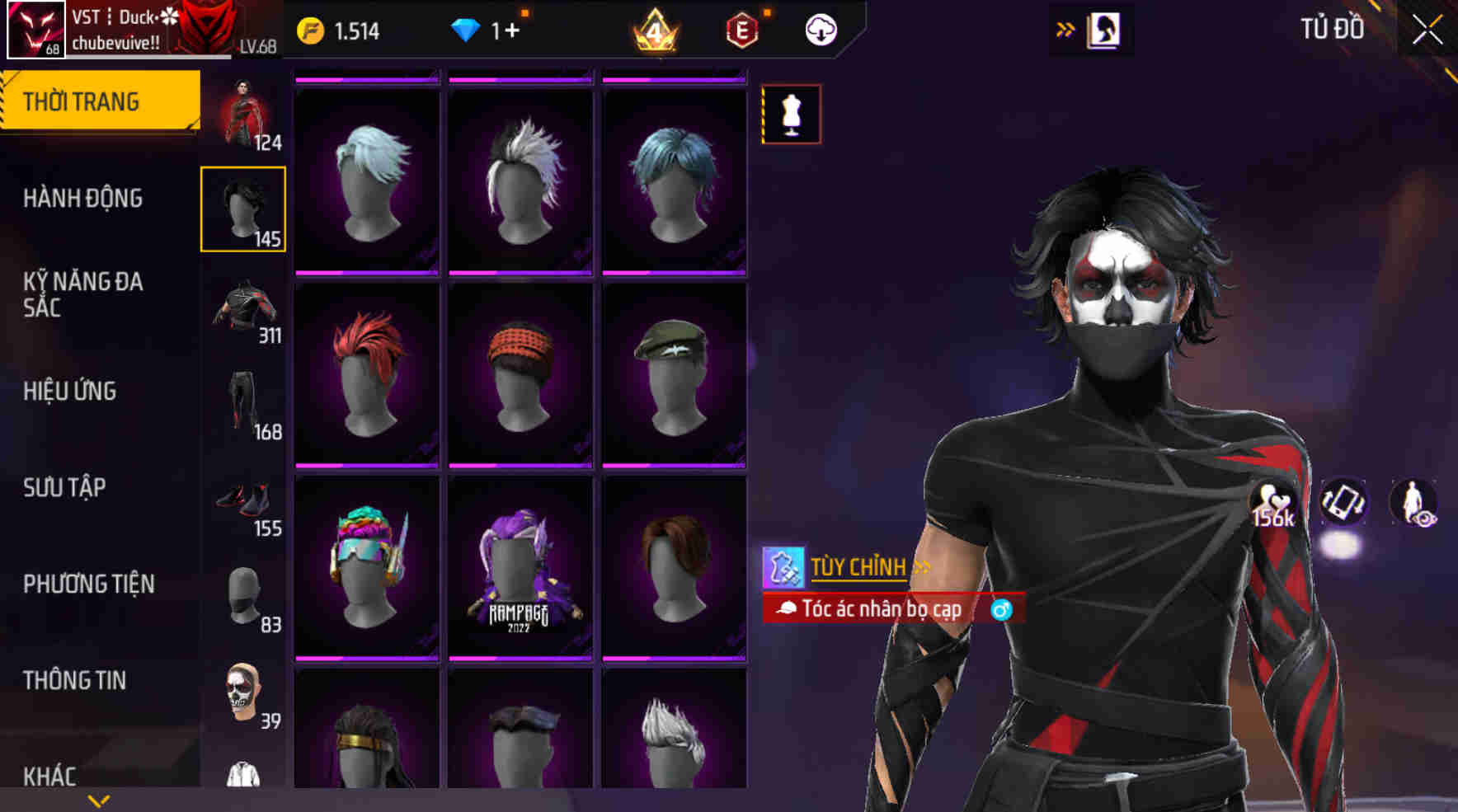The width and height of the screenshot is (1458, 812).
Task: Open the EVO badge next to the rank
Action: [x=741, y=31]
